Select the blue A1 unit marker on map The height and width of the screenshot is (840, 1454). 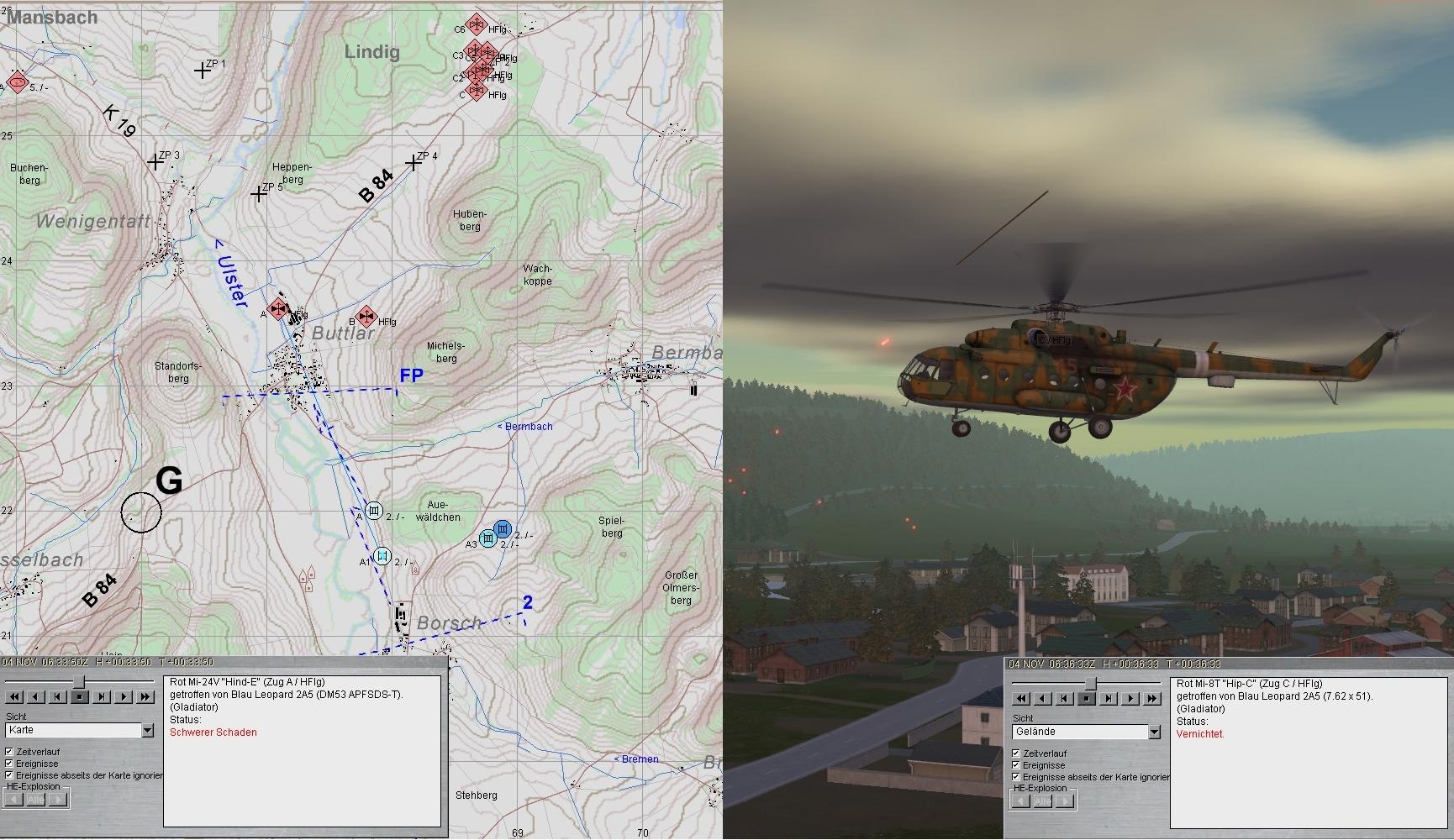coord(382,556)
